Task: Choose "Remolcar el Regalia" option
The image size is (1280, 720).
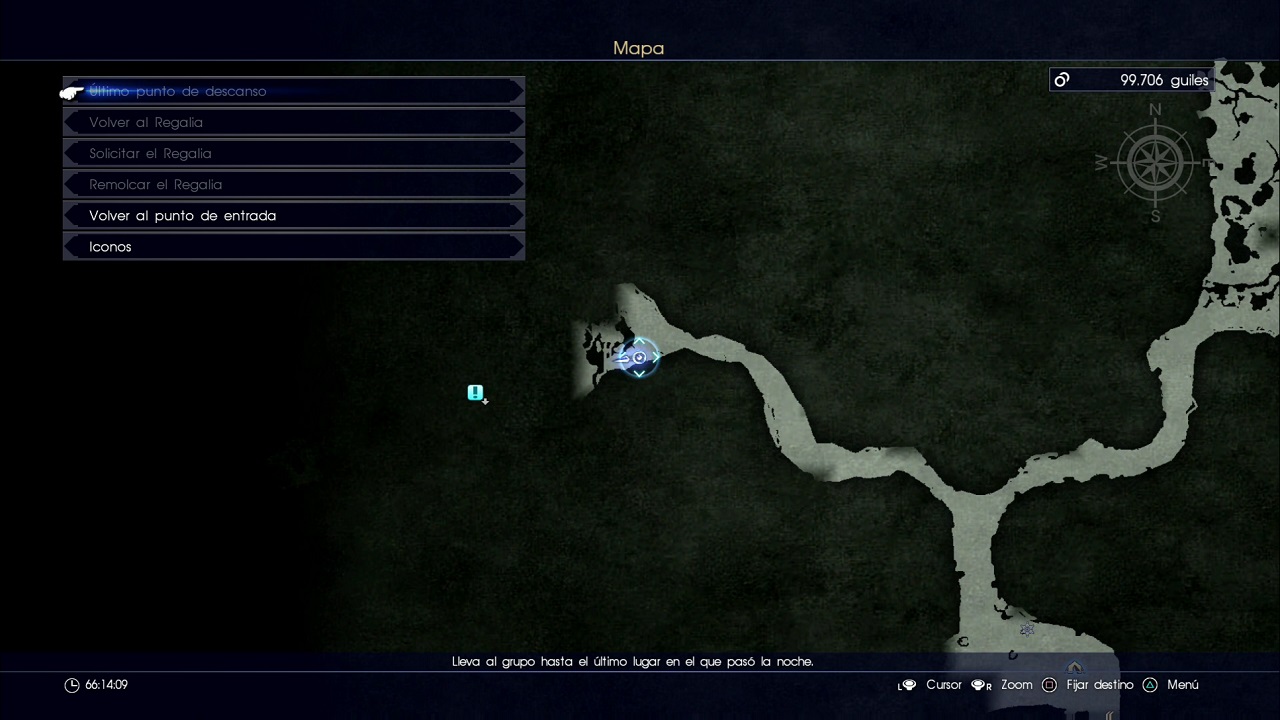Action: (x=293, y=184)
